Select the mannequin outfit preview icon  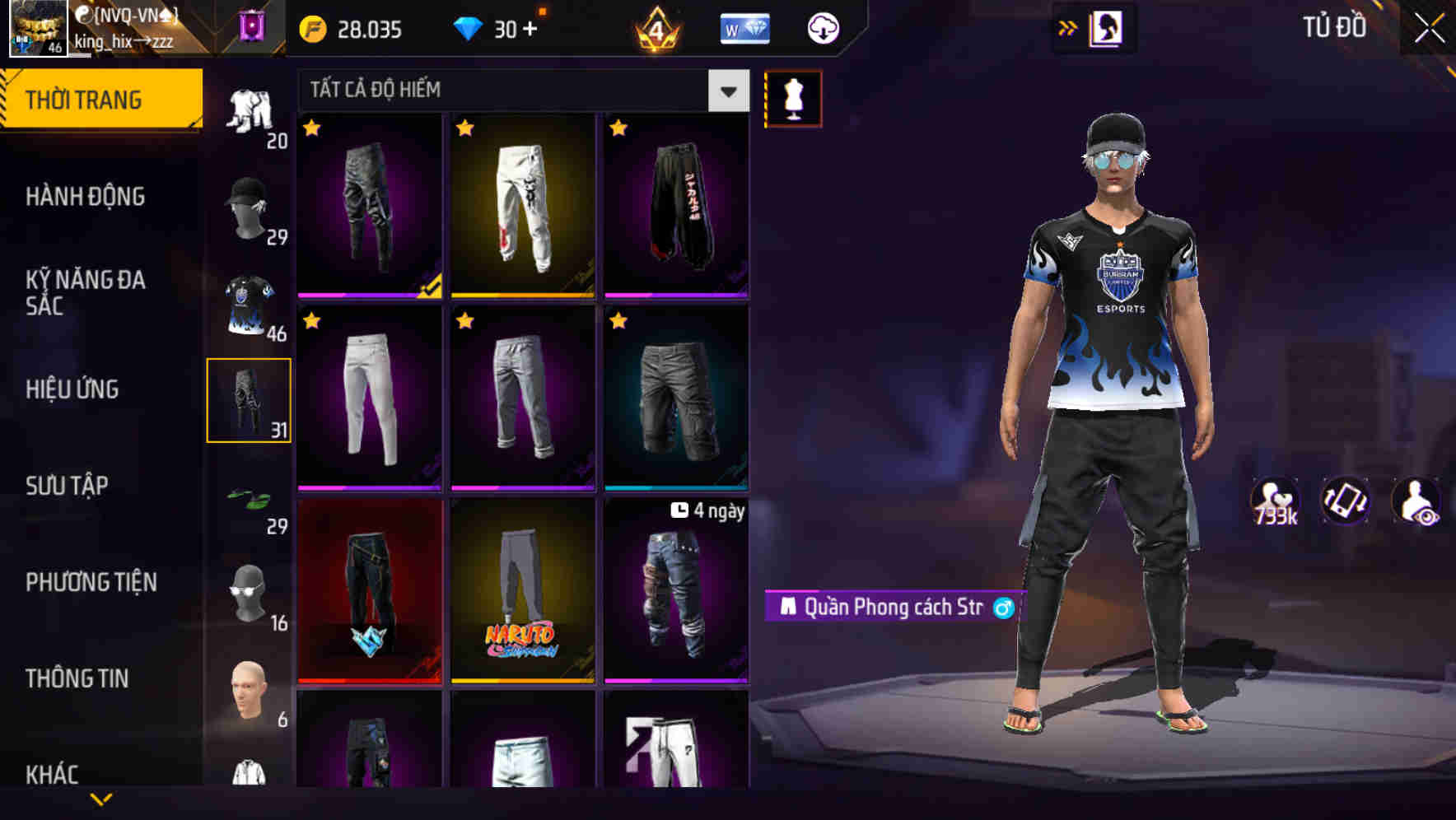coord(793,97)
